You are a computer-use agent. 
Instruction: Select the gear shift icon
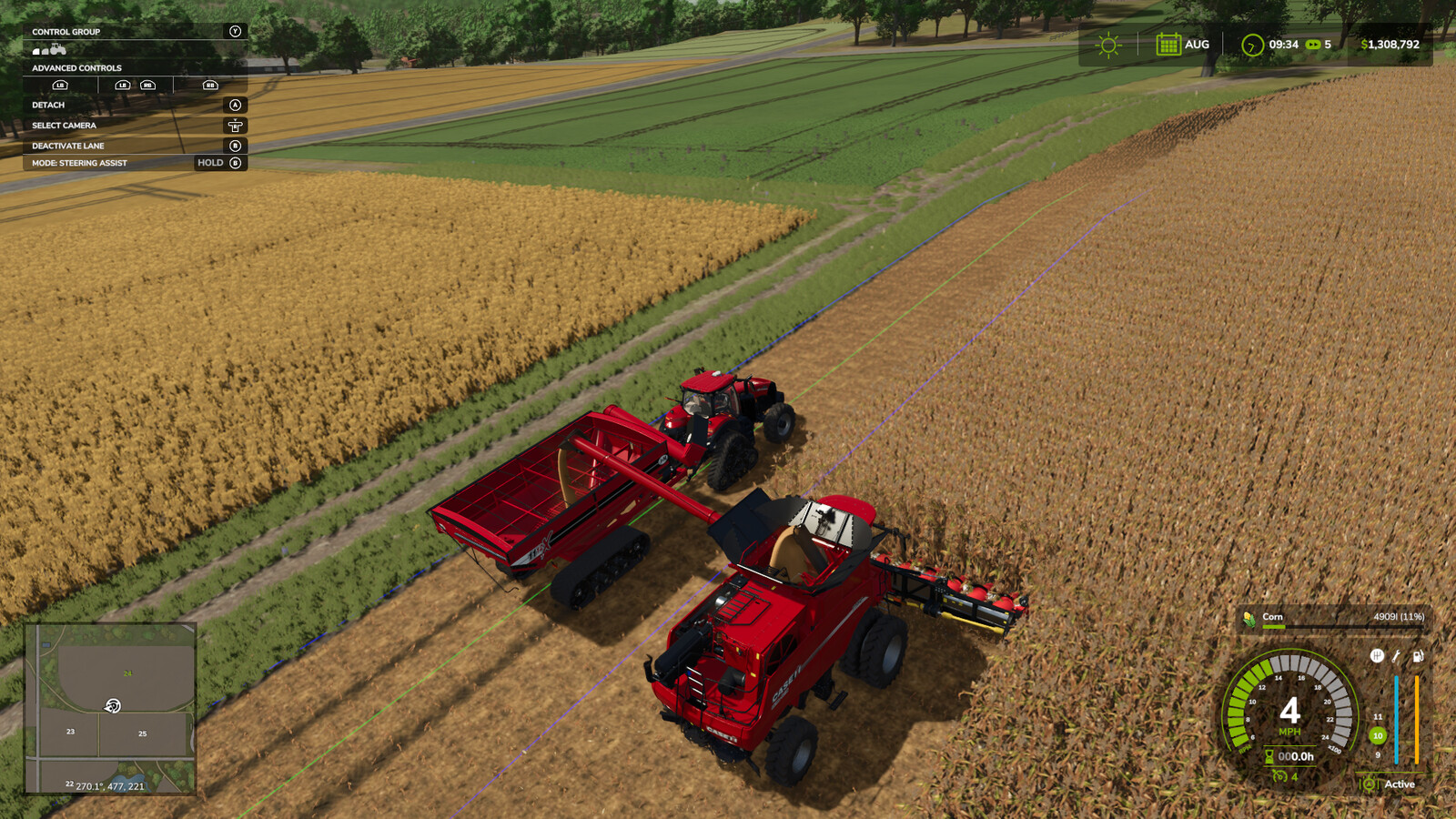(1377, 655)
